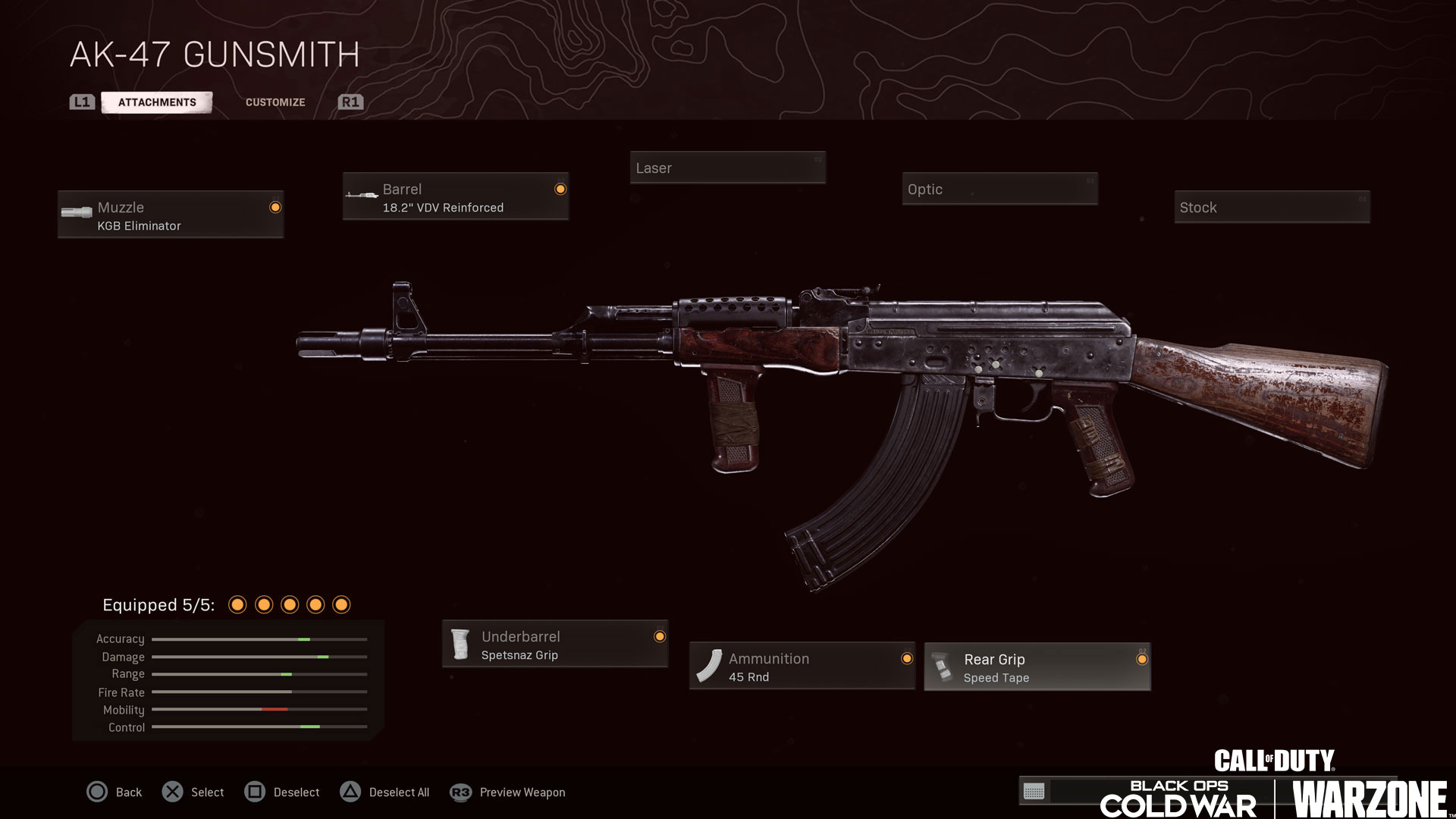The image size is (1456, 819).
Task: Toggle the Underbarrel equipped indicator dot
Action: tap(659, 637)
